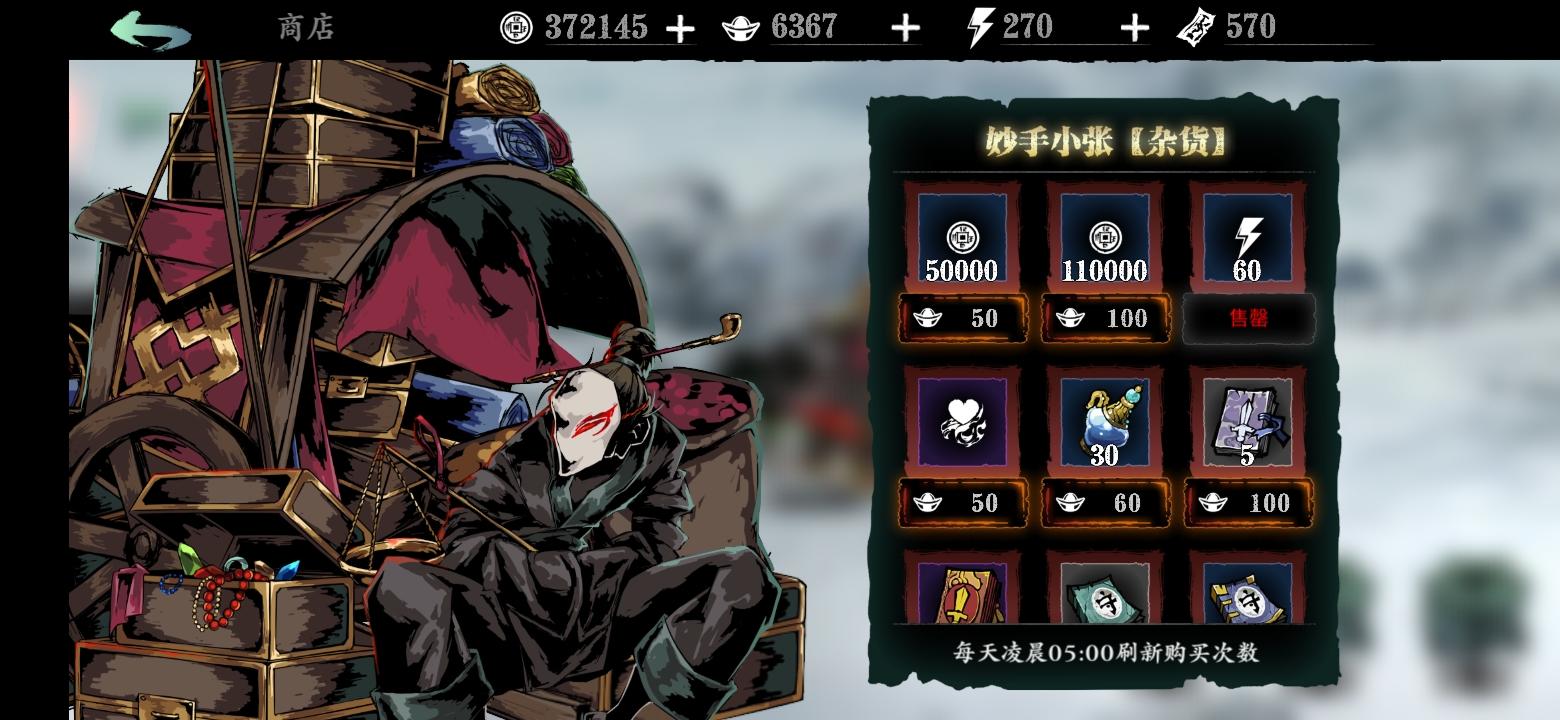The height and width of the screenshot is (720, 1560).
Task: Tap the plus beside the 270 energy counter
Action: 1134,27
